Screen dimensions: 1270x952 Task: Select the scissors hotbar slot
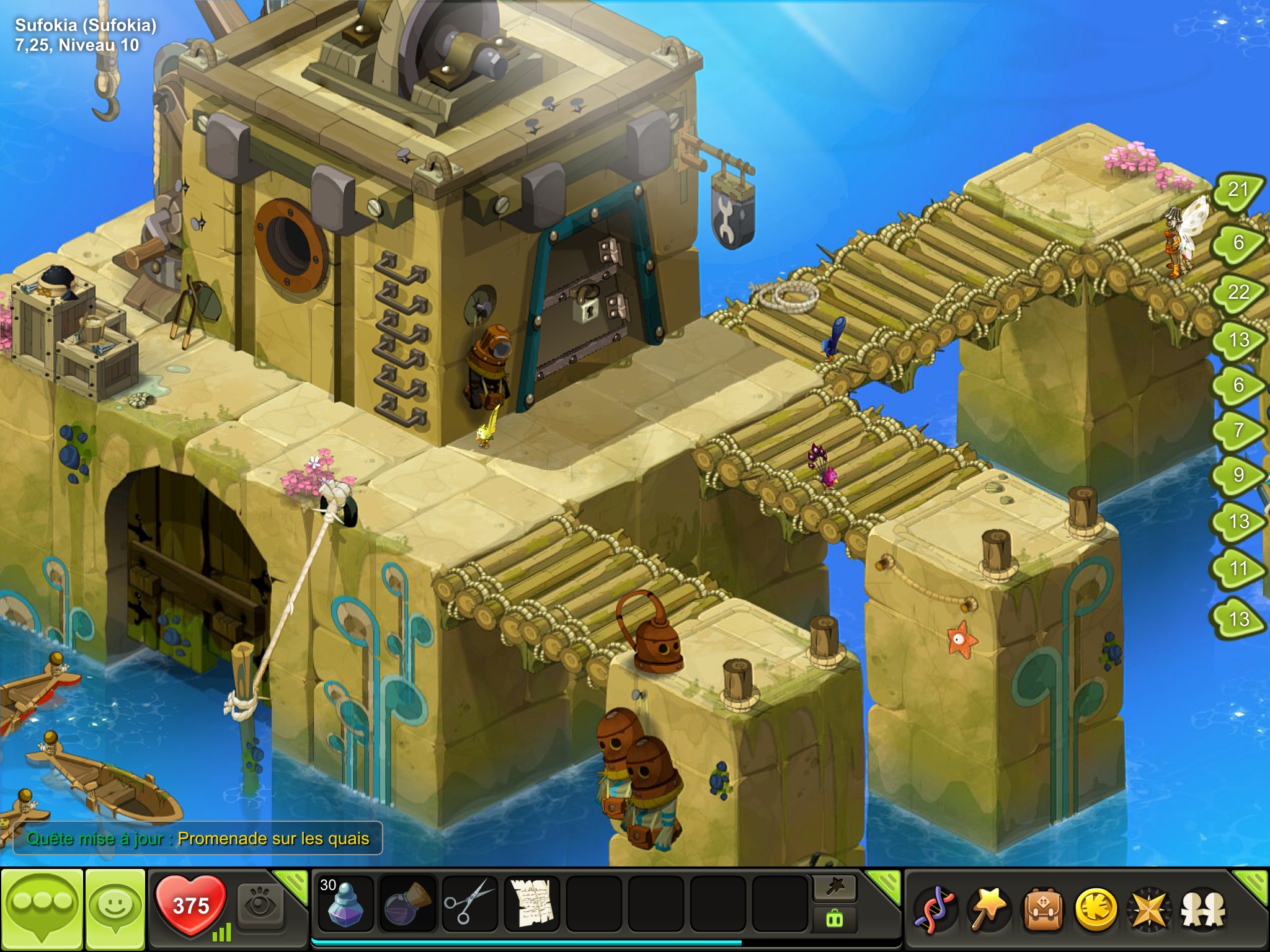tap(469, 904)
